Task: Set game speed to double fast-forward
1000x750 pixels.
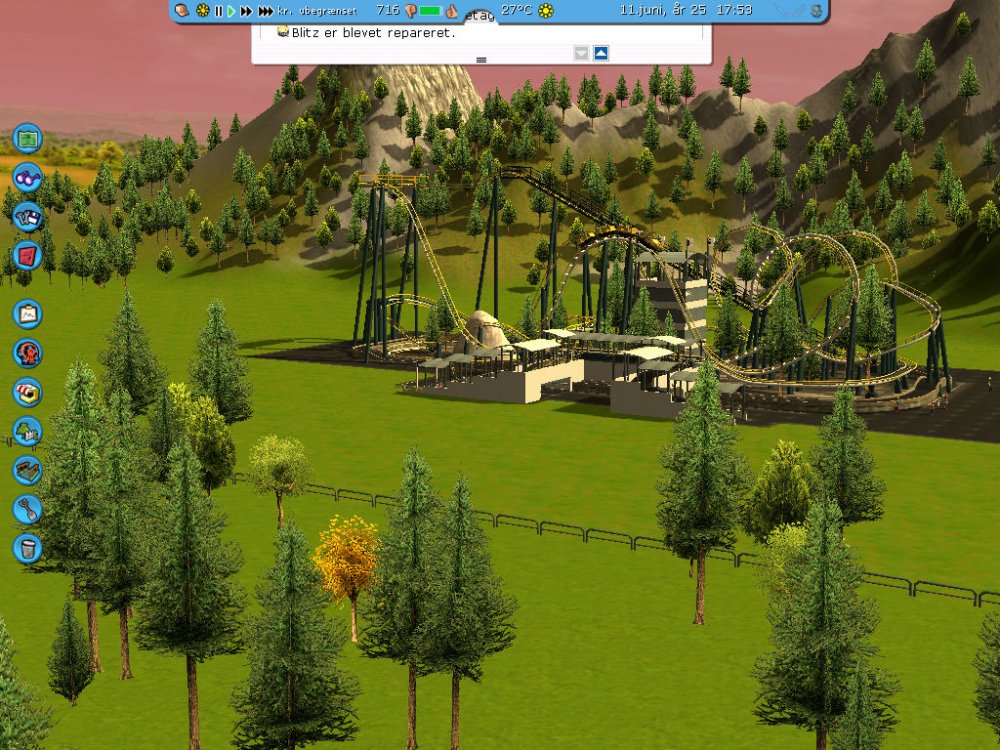Action: coord(245,10)
